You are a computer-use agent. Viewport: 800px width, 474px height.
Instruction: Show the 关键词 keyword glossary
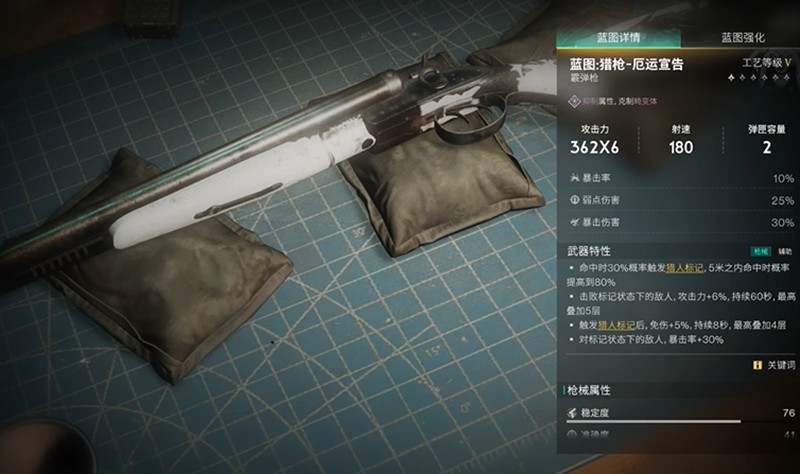click(x=775, y=365)
